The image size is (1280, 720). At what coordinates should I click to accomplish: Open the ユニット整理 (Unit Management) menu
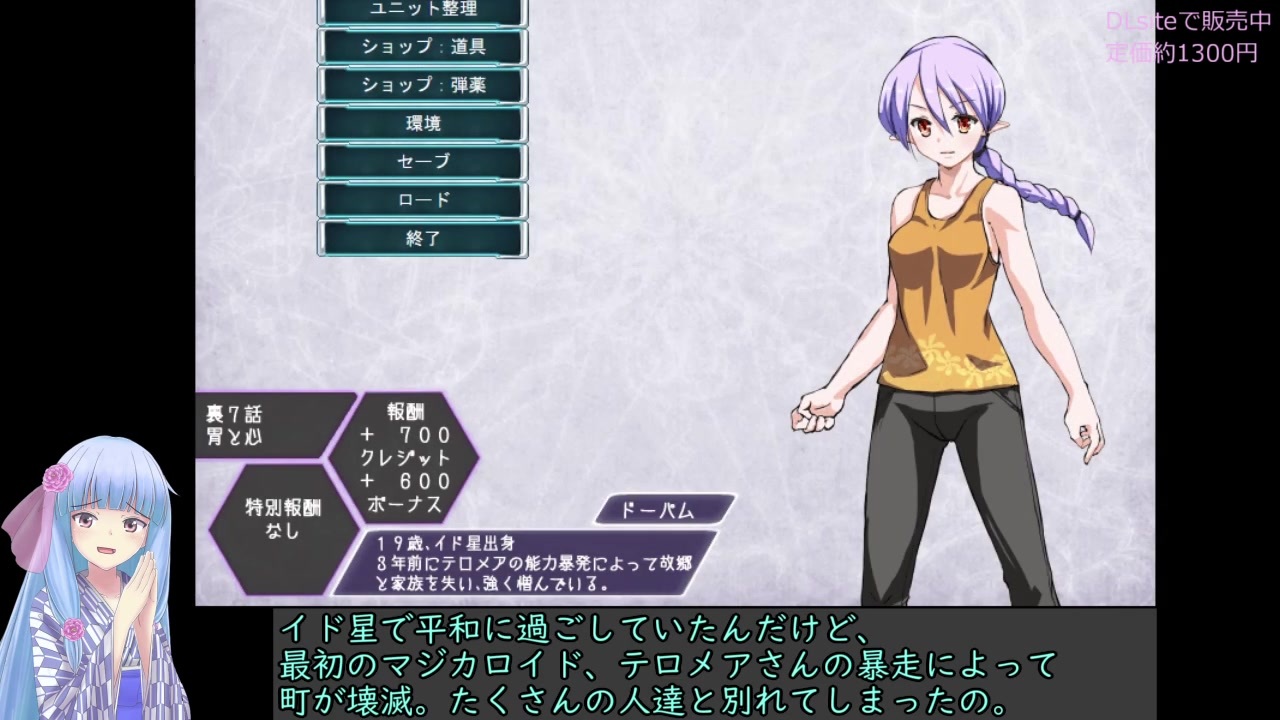[x=421, y=9]
